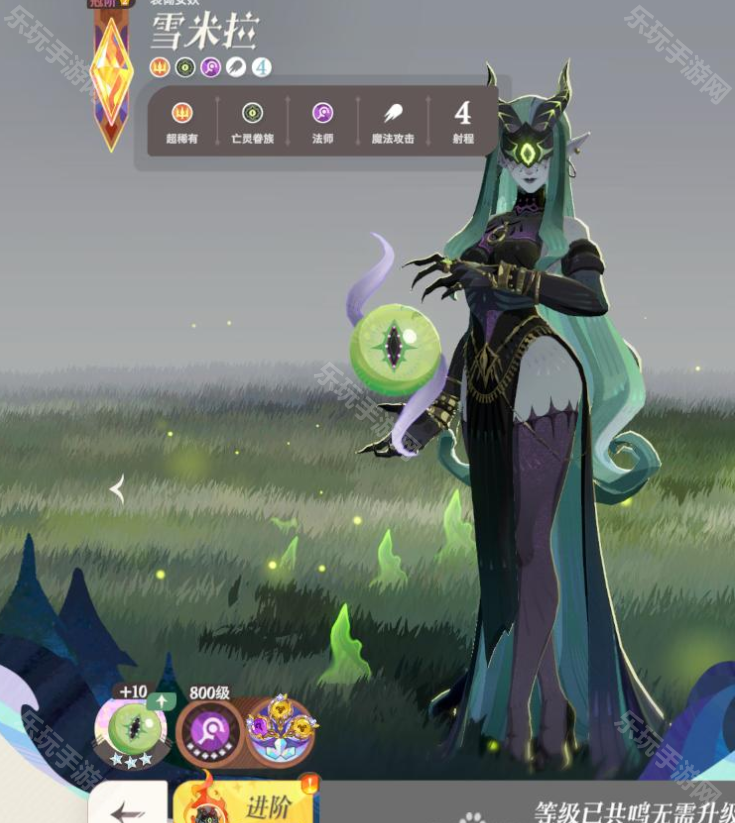Open the green eye exclusive weapon slot

(x=131, y=728)
